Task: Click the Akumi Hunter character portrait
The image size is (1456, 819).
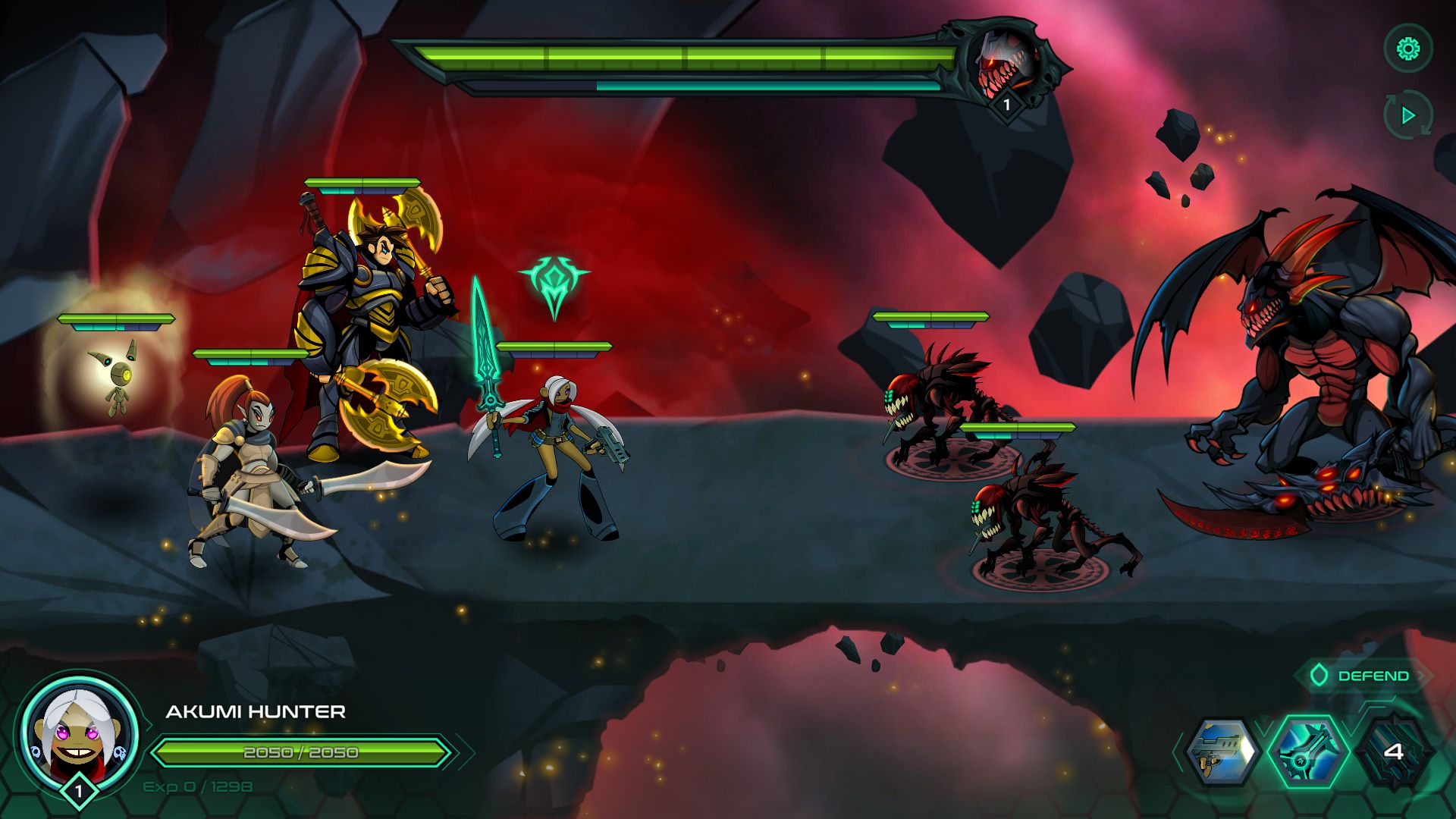Action: click(x=79, y=733)
